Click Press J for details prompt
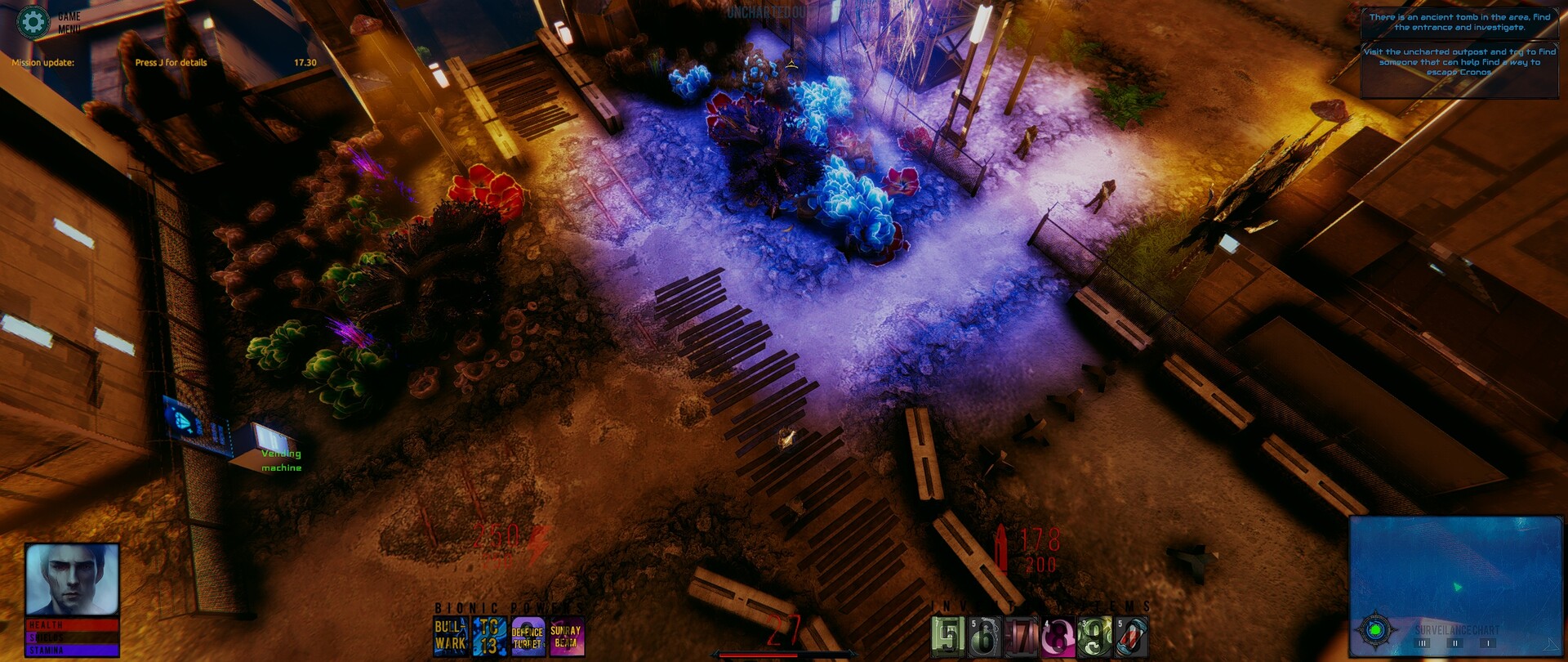 tap(172, 61)
